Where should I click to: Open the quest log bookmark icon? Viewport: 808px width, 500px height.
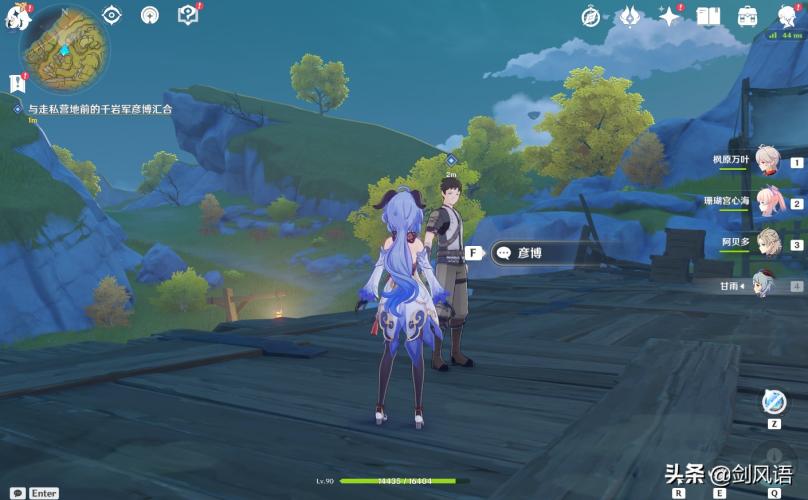tap(15, 84)
